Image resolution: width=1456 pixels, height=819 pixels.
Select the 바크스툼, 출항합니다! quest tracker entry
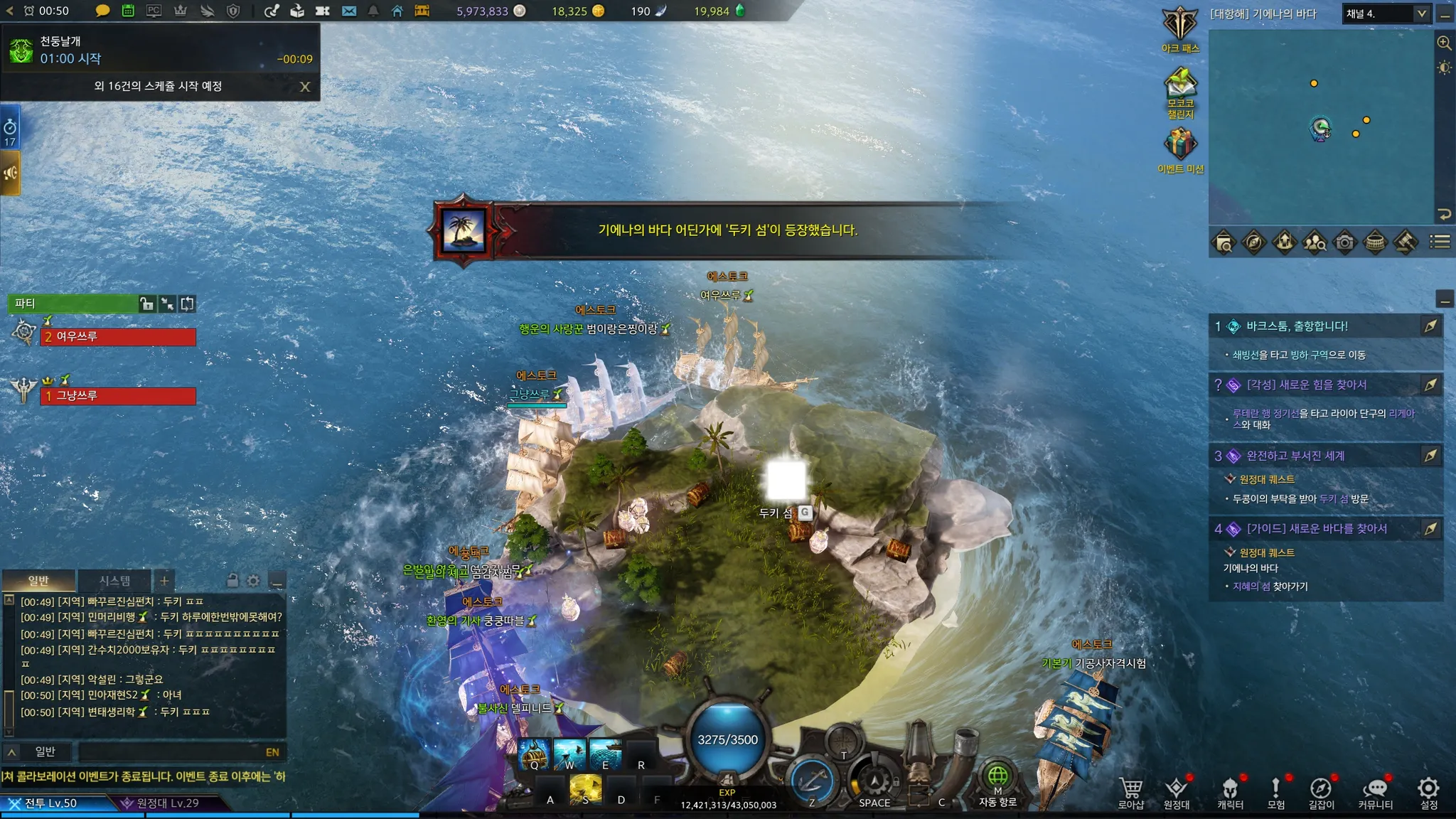[x=1297, y=326]
